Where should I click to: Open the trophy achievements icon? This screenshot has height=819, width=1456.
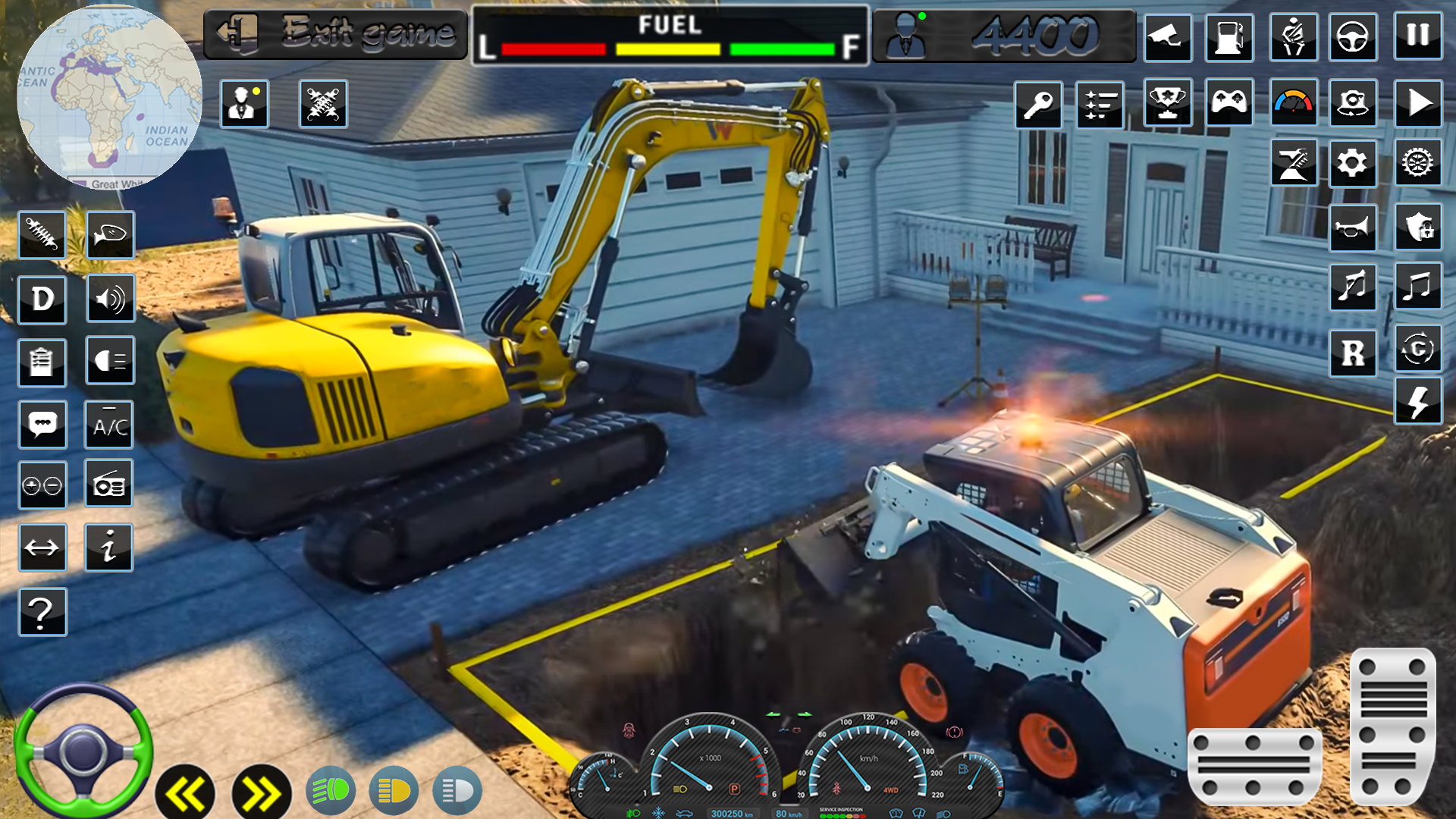click(1169, 104)
